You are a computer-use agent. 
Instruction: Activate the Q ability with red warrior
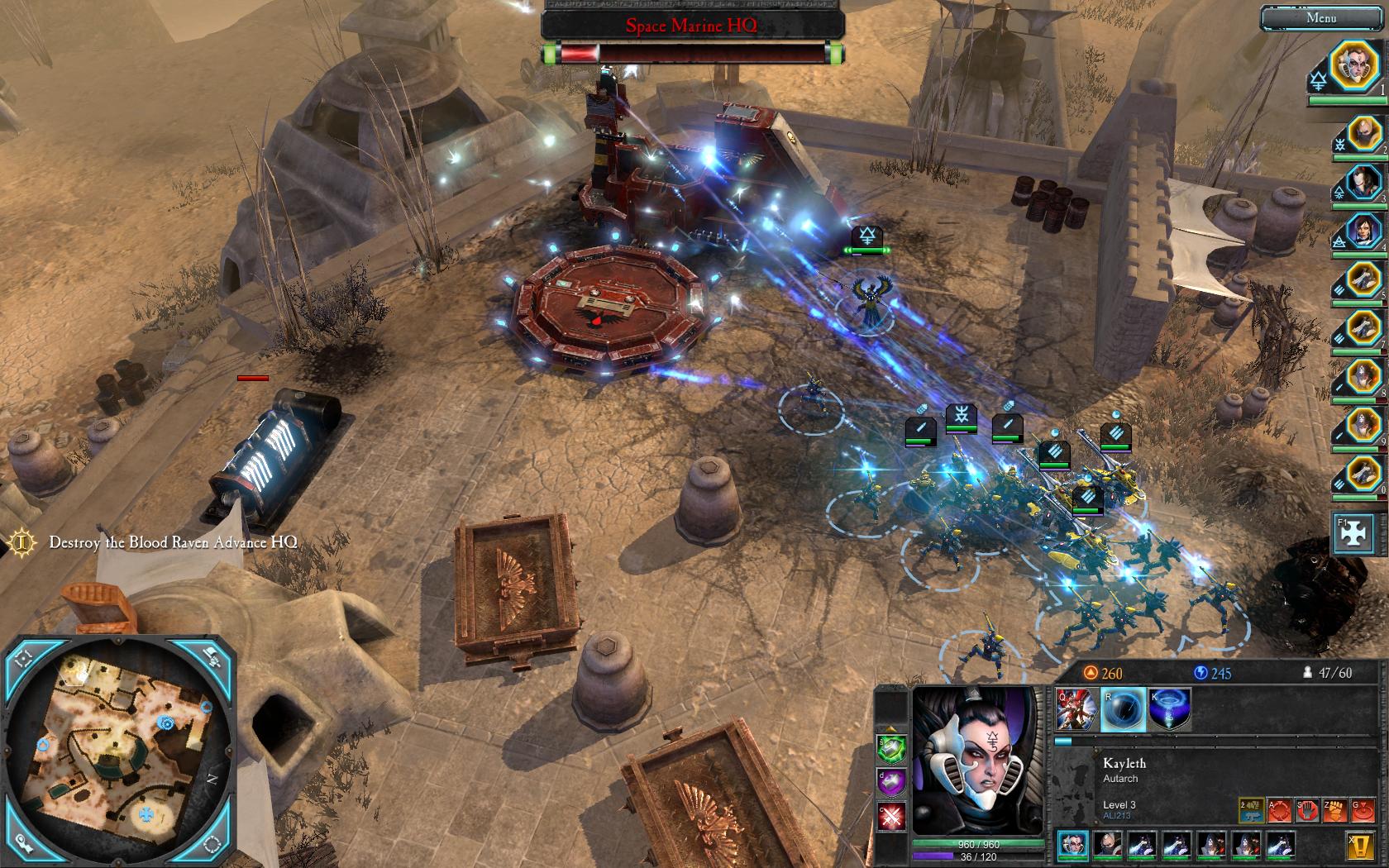pyautogui.click(x=1076, y=709)
